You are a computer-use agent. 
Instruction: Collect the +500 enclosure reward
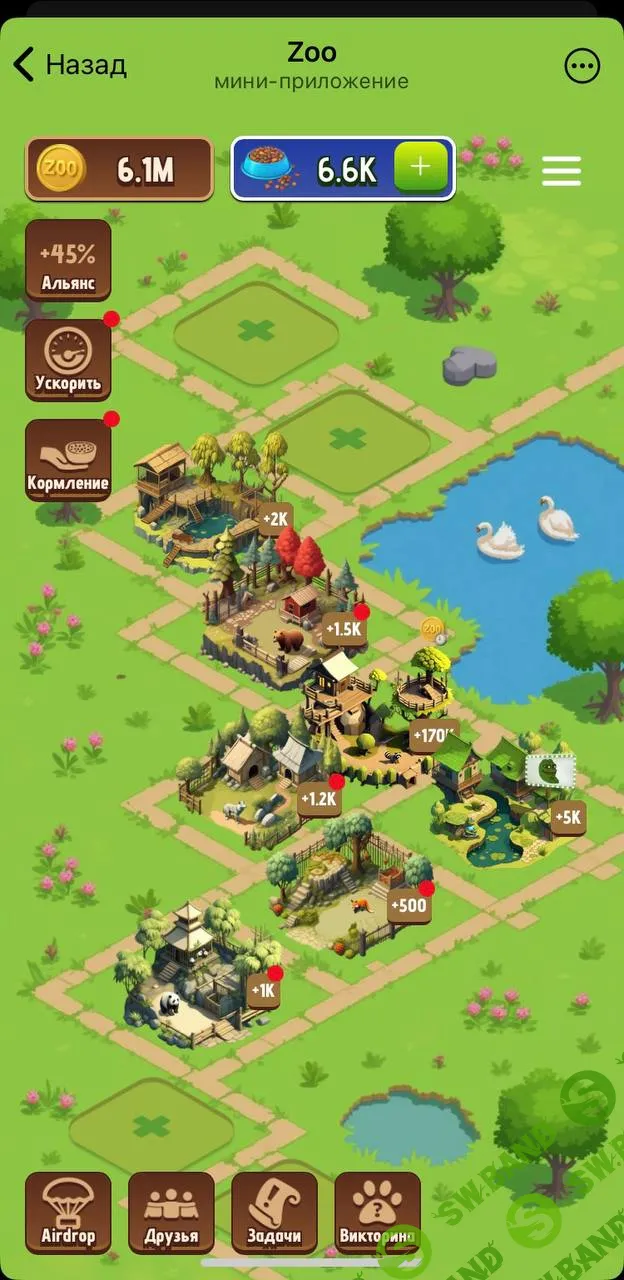coord(409,906)
